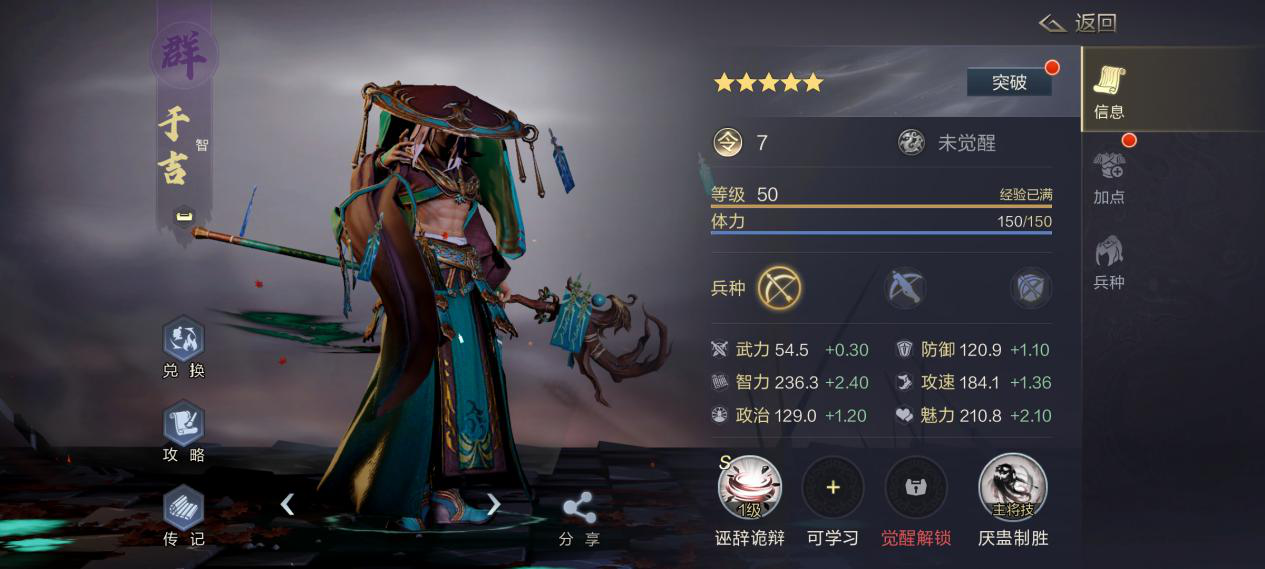1265x569 pixels.
Task: Open the 传记 biography
Action: click(x=183, y=515)
